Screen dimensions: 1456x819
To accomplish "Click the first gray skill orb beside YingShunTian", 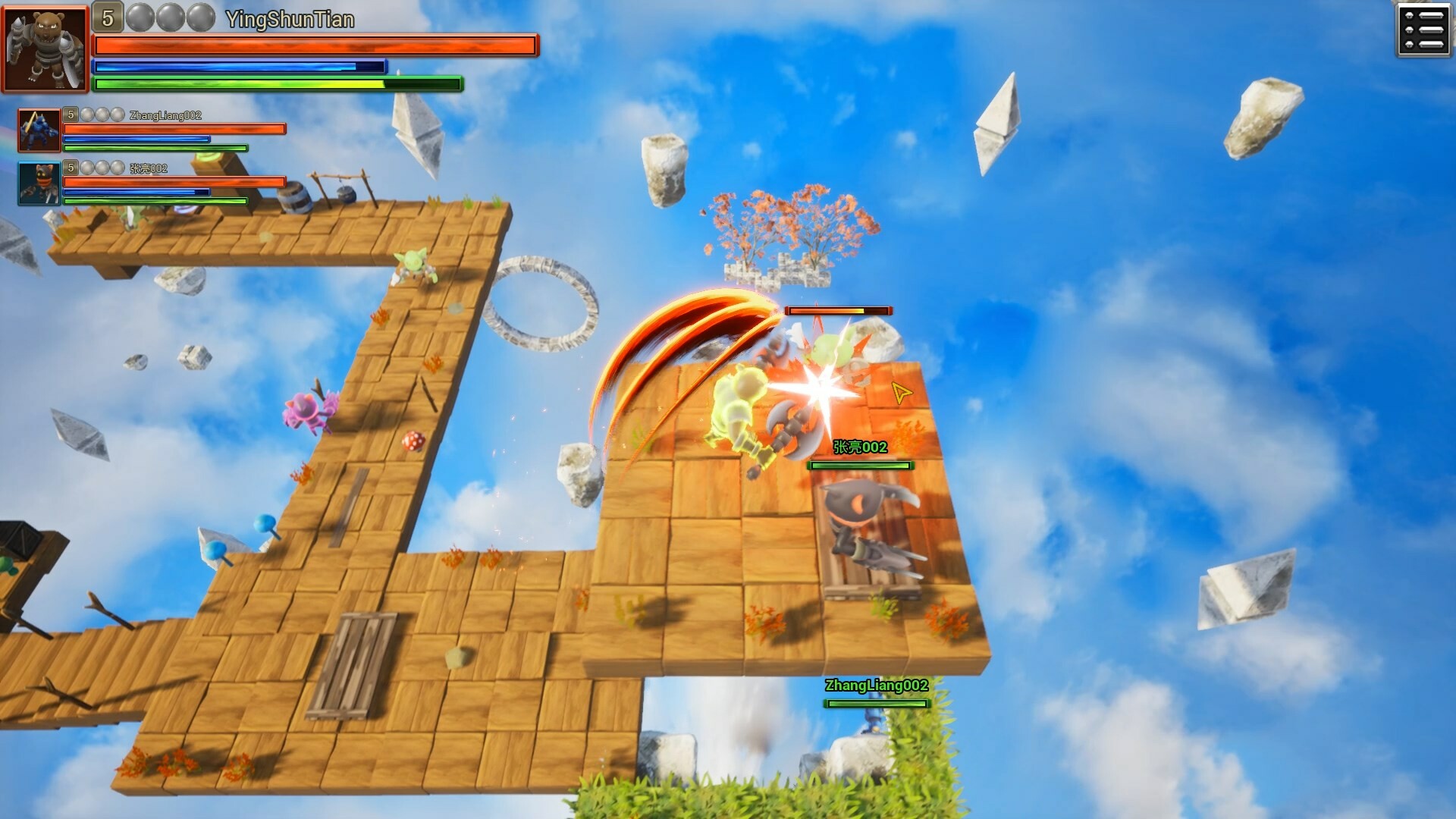I will pos(140,17).
